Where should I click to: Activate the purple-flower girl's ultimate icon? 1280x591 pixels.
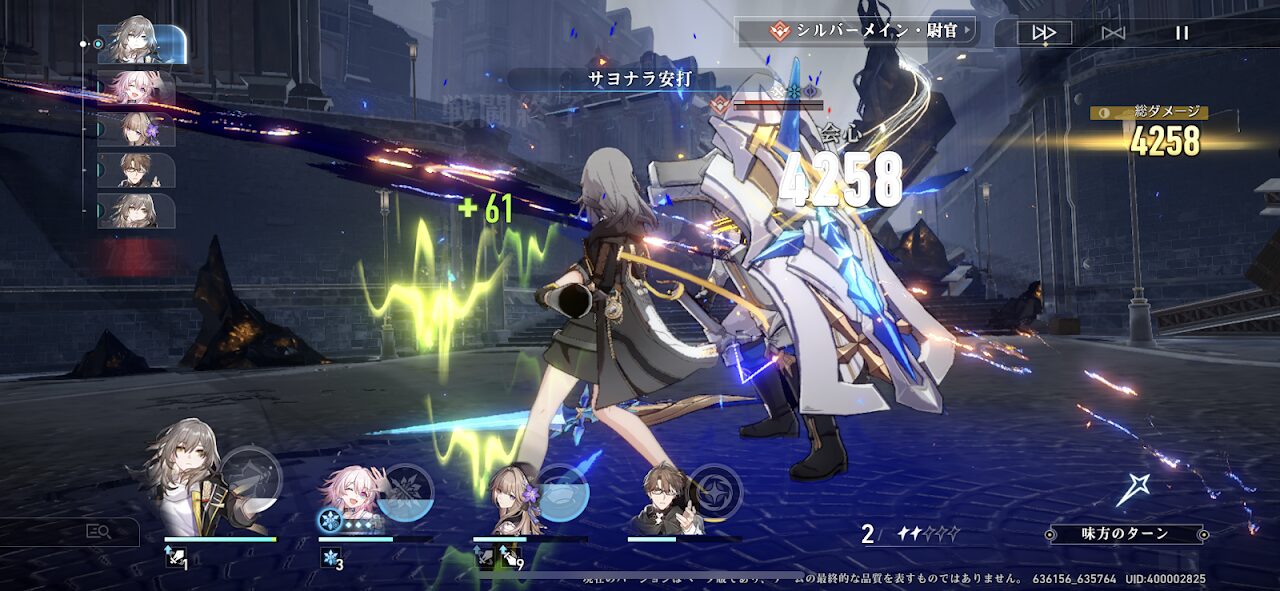[562, 493]
